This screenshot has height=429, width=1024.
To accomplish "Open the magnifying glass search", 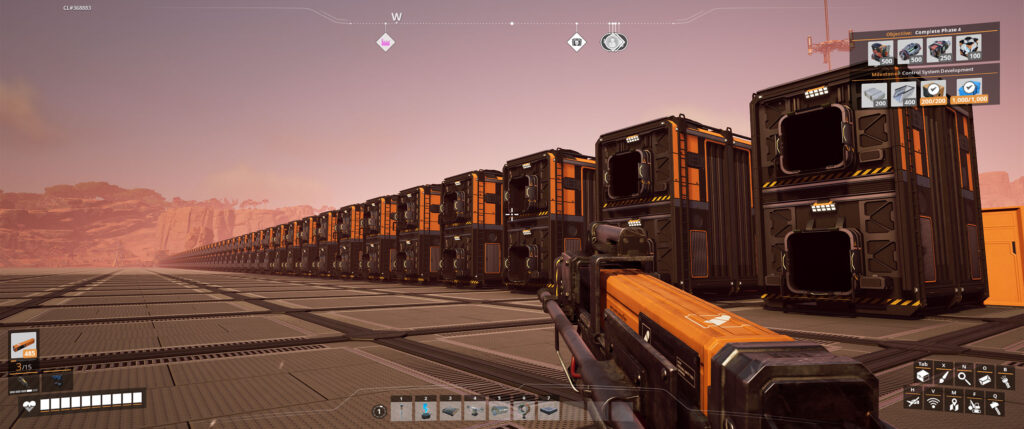I will [x=964, y=377].
